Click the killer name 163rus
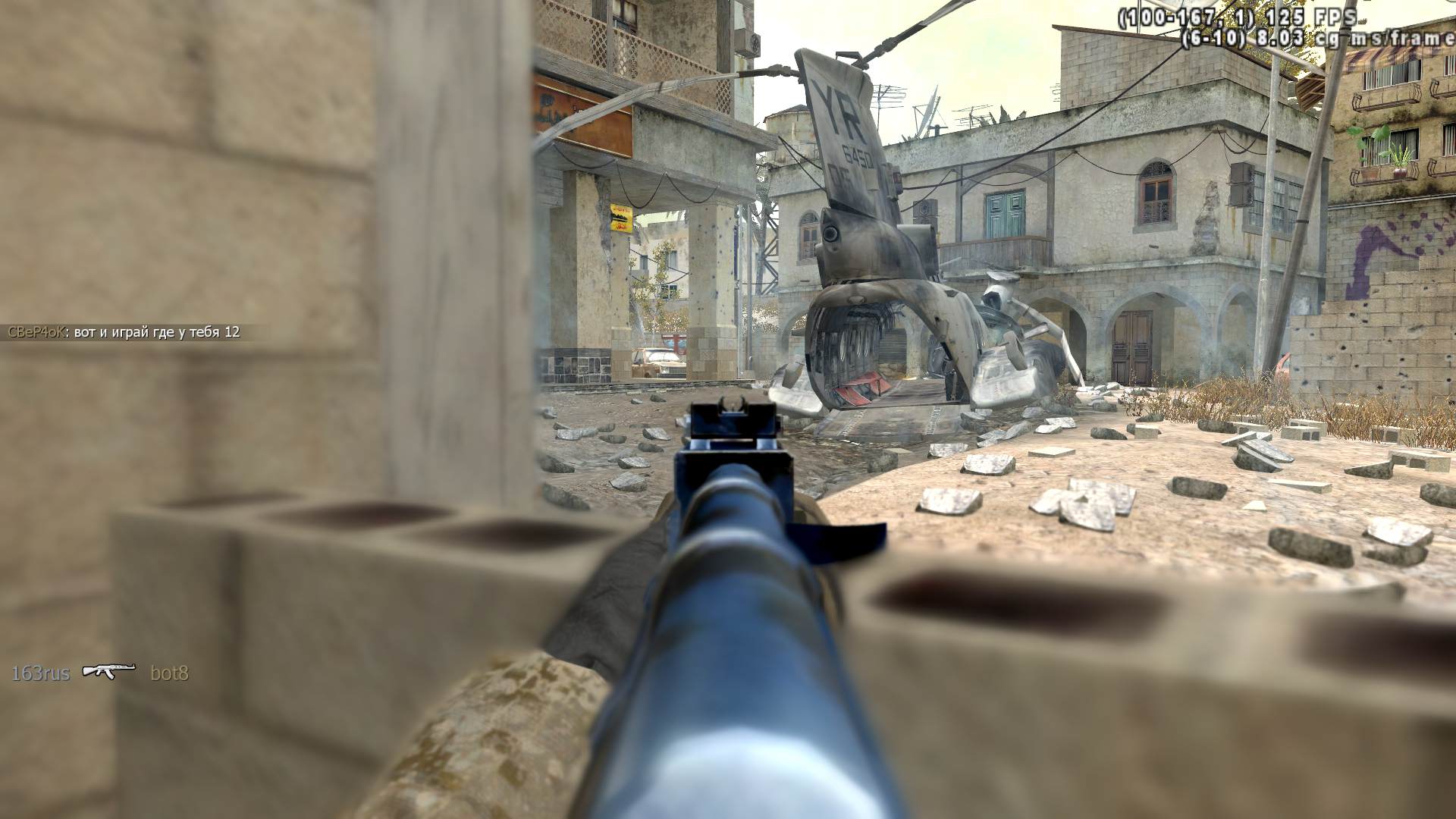 (40, 673)
